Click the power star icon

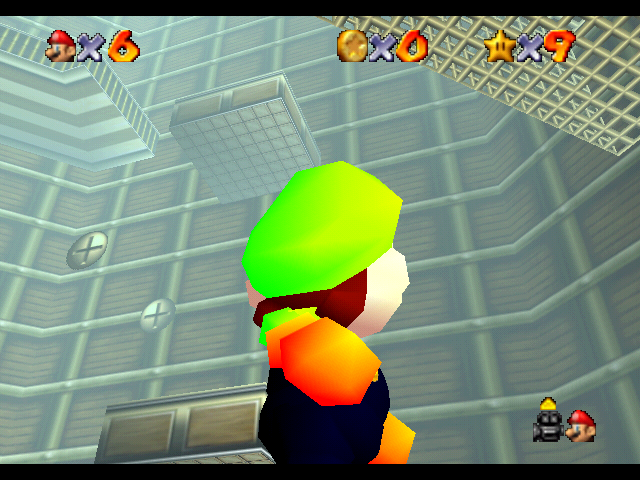pyautogui.click(x=498, y=45)
